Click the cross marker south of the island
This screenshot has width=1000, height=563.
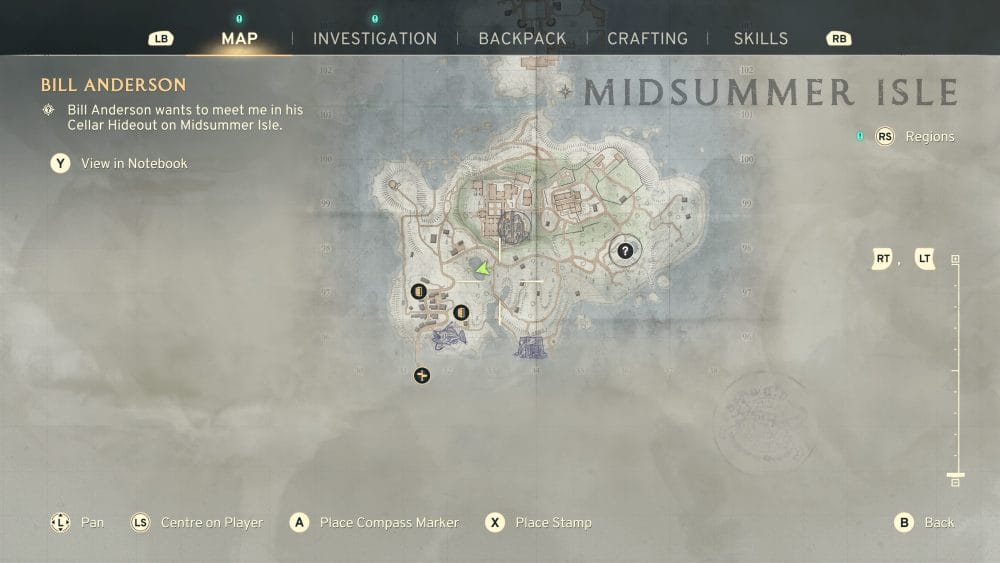422,375
